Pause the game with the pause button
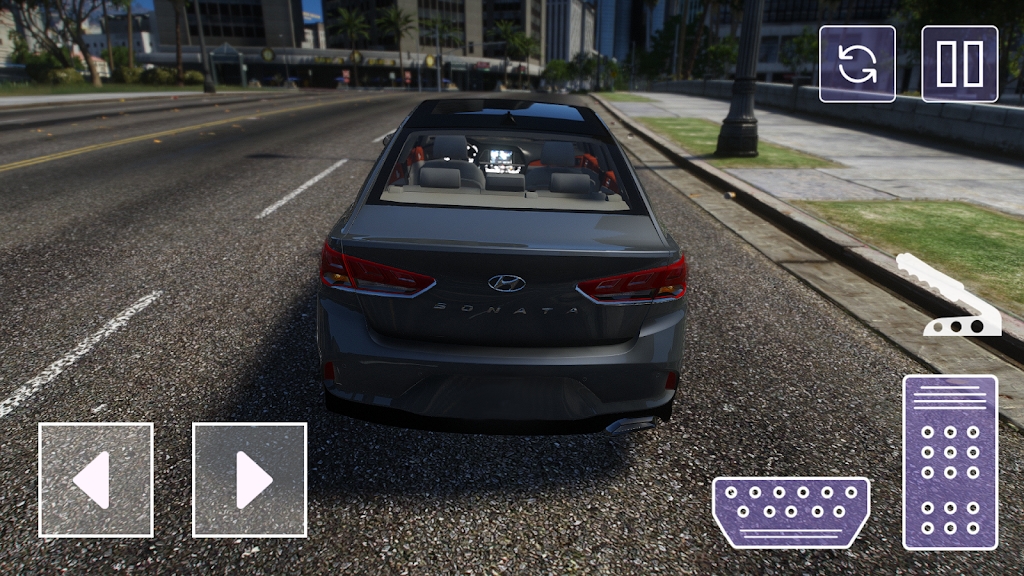Screen dimensions: 1024x576 [x=959, y=64]
